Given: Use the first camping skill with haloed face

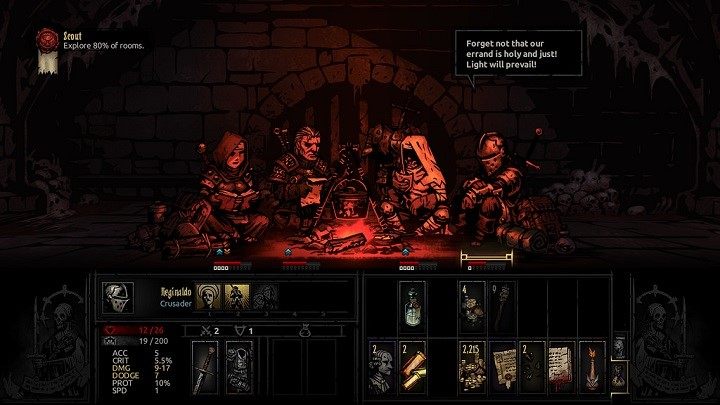Looking at the screenshot, I should 208,295.
